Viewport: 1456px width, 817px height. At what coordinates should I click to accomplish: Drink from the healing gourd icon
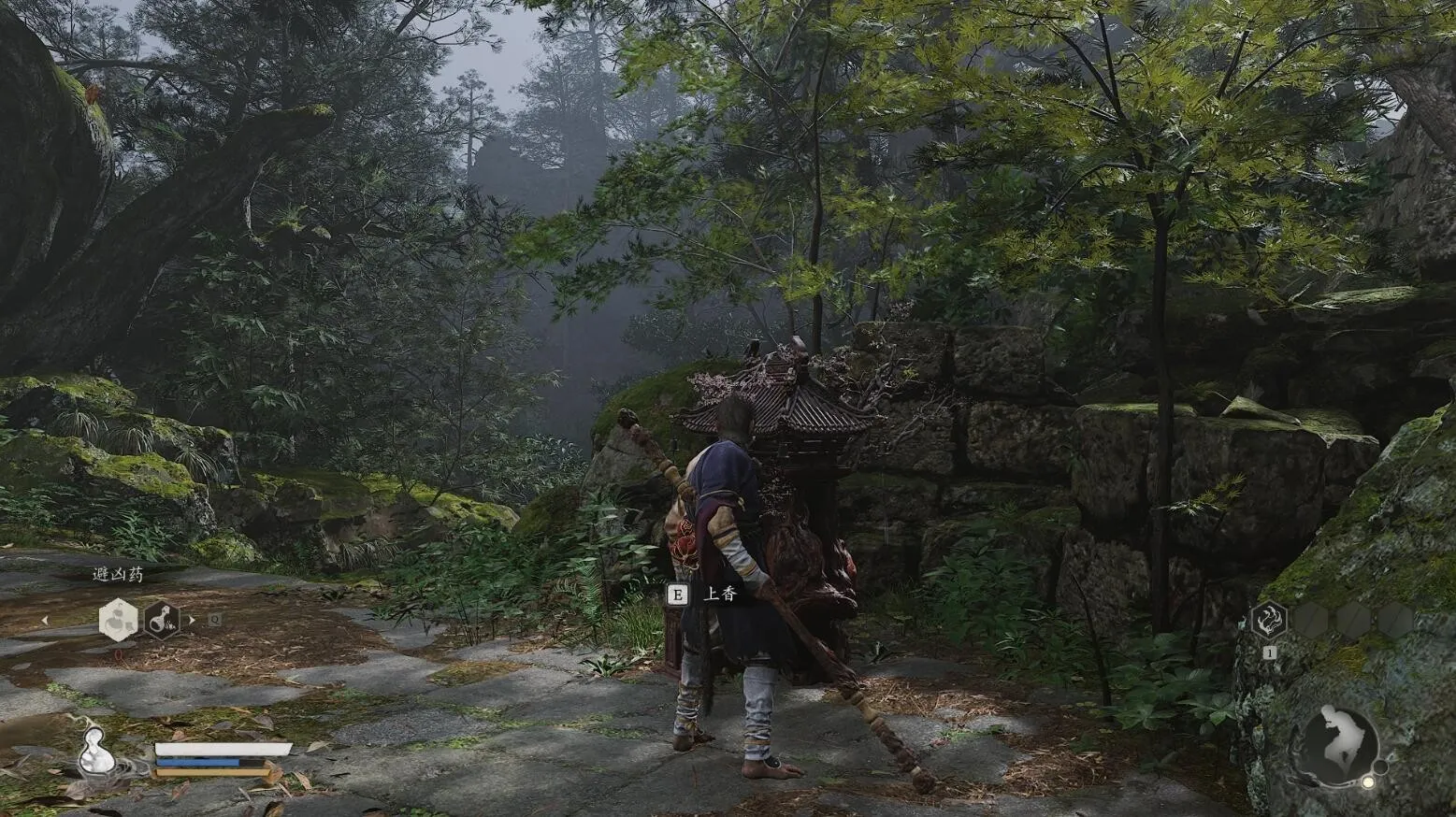(94, 750)
